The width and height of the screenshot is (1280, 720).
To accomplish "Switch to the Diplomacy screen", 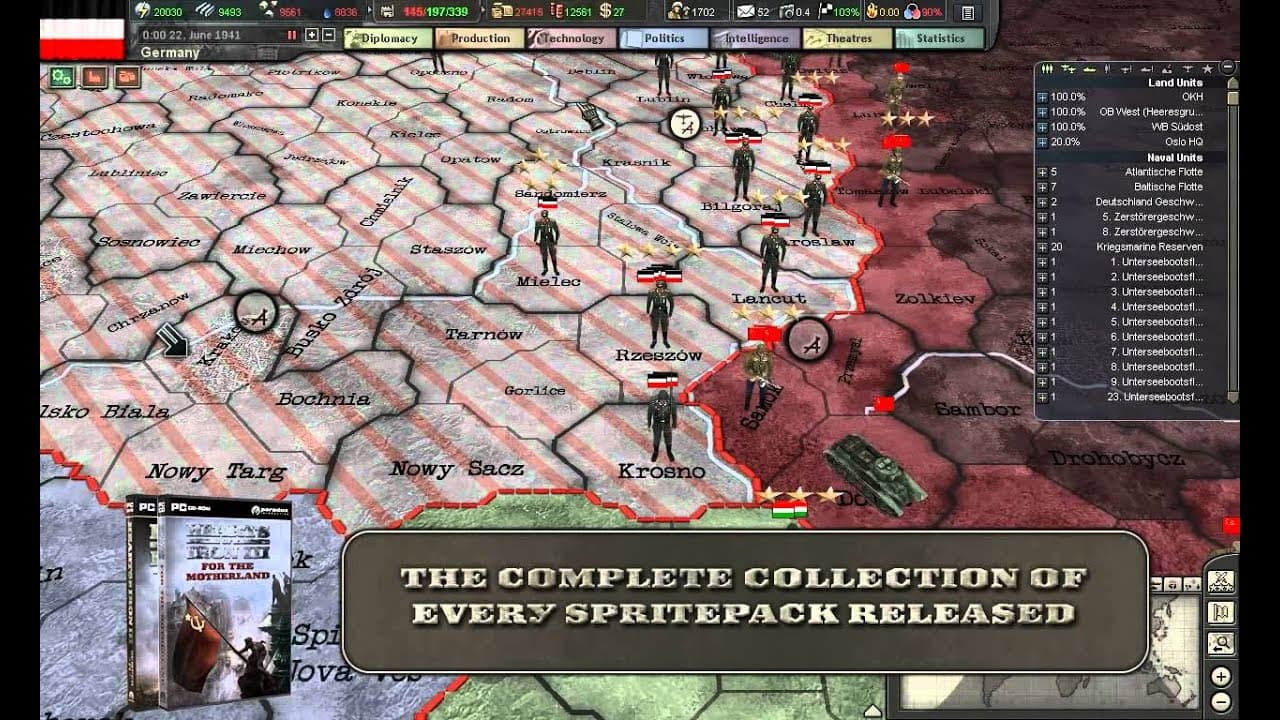I will [x=388, y=38].
